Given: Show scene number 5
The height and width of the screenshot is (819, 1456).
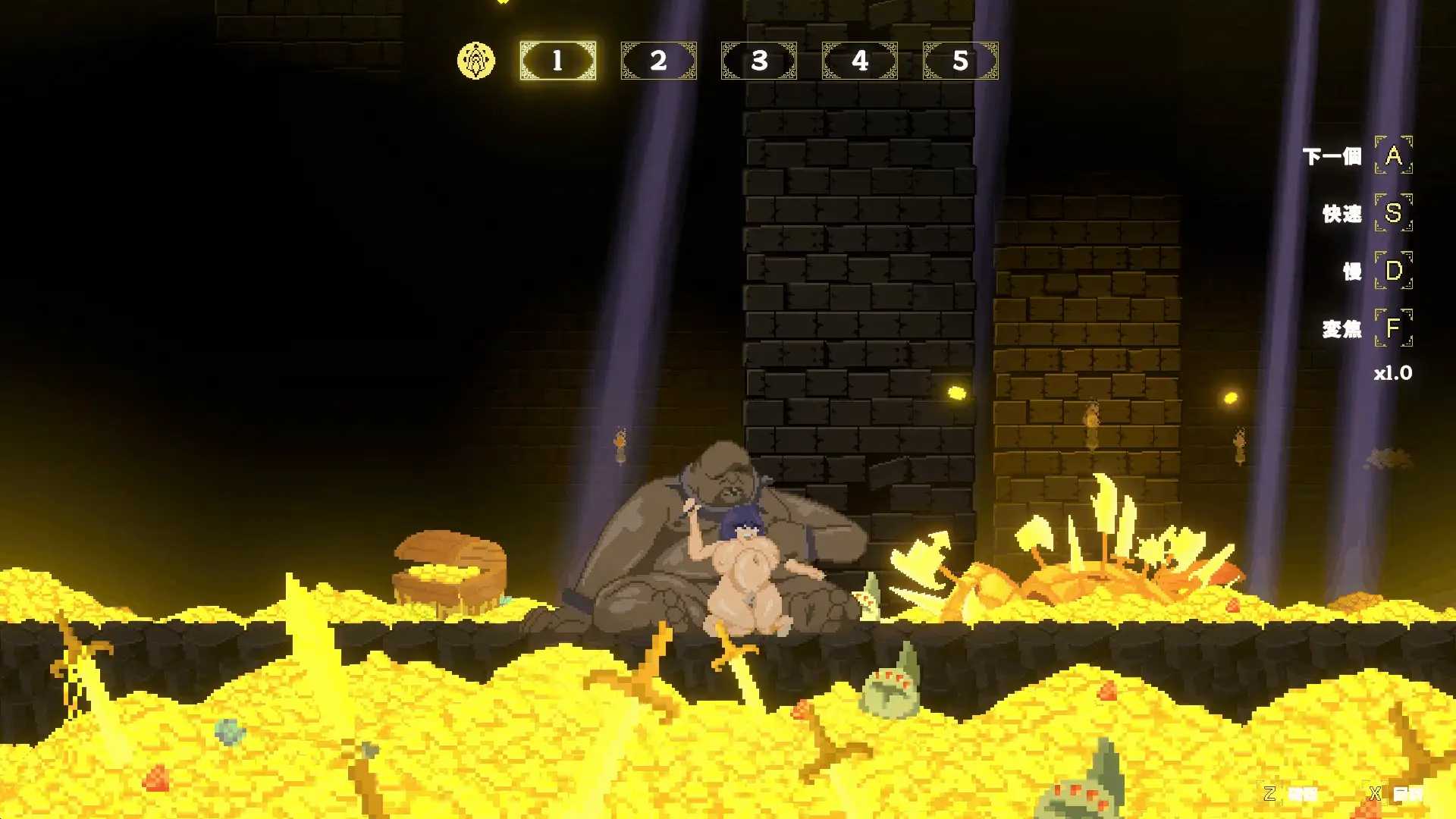Looking at the screenshot, I should 960,61.
